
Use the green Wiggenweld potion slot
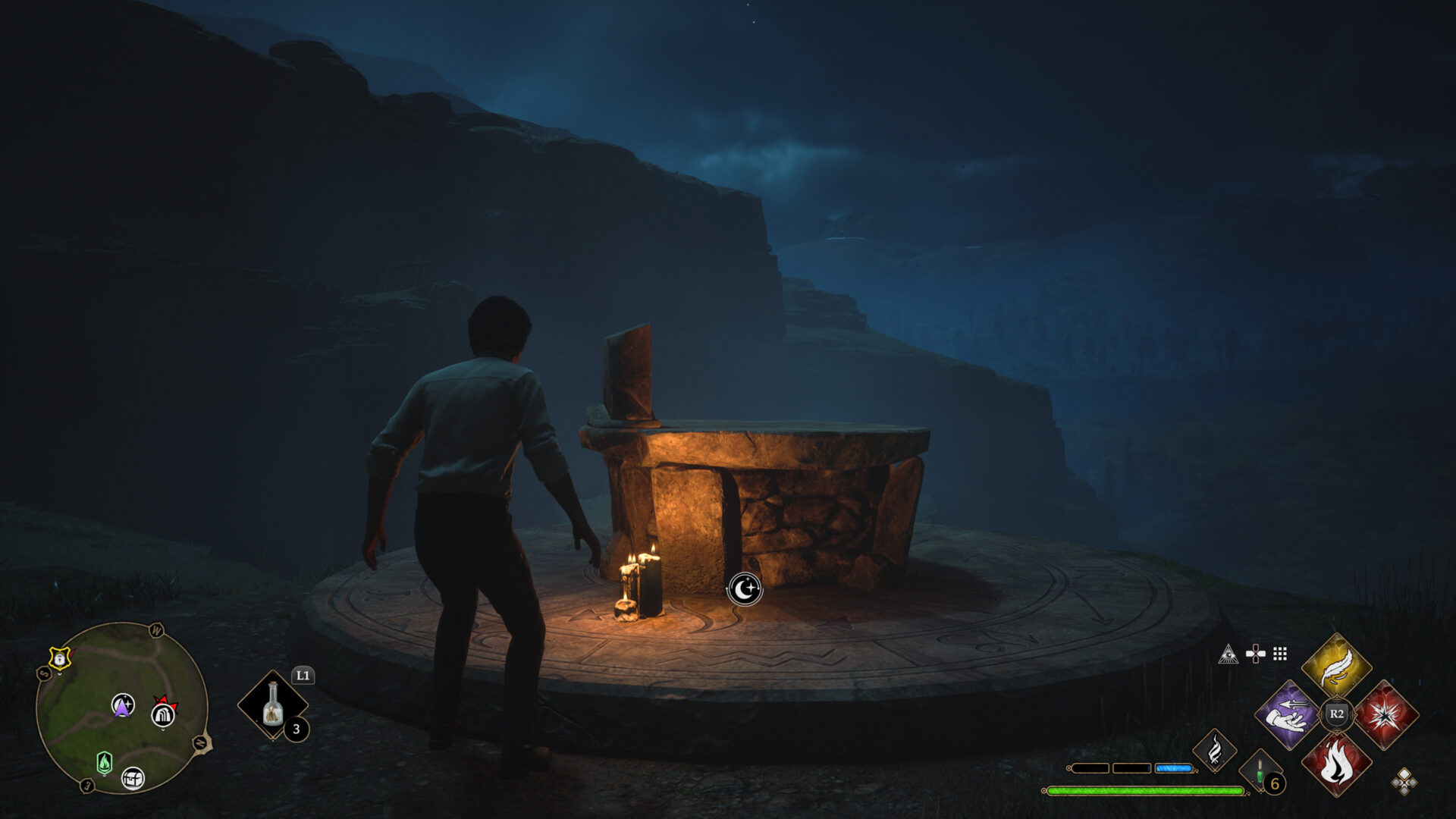tap(1260, 773)
